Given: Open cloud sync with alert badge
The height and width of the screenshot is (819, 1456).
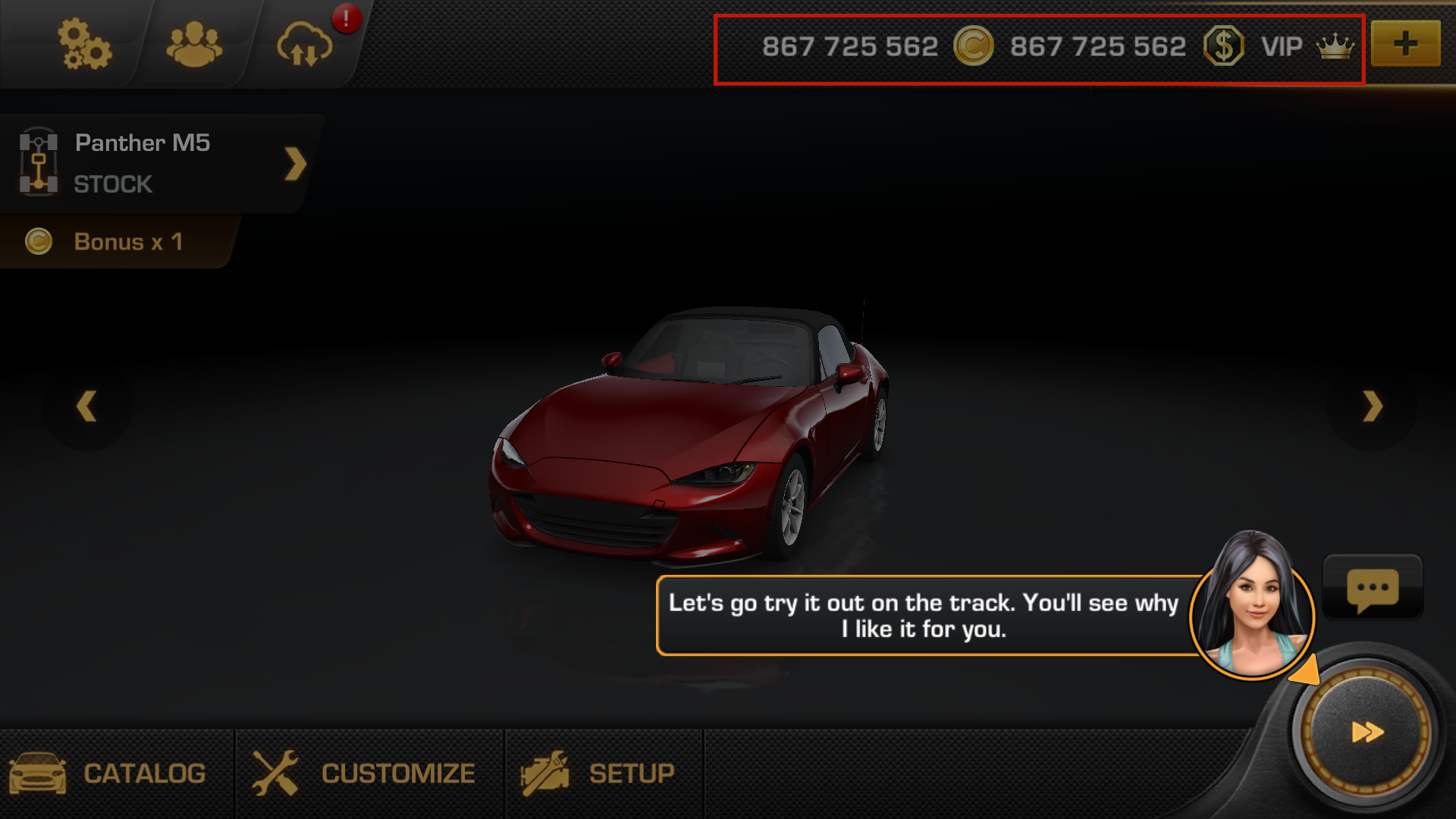Looking at the screenshot, I should [305, 45].
